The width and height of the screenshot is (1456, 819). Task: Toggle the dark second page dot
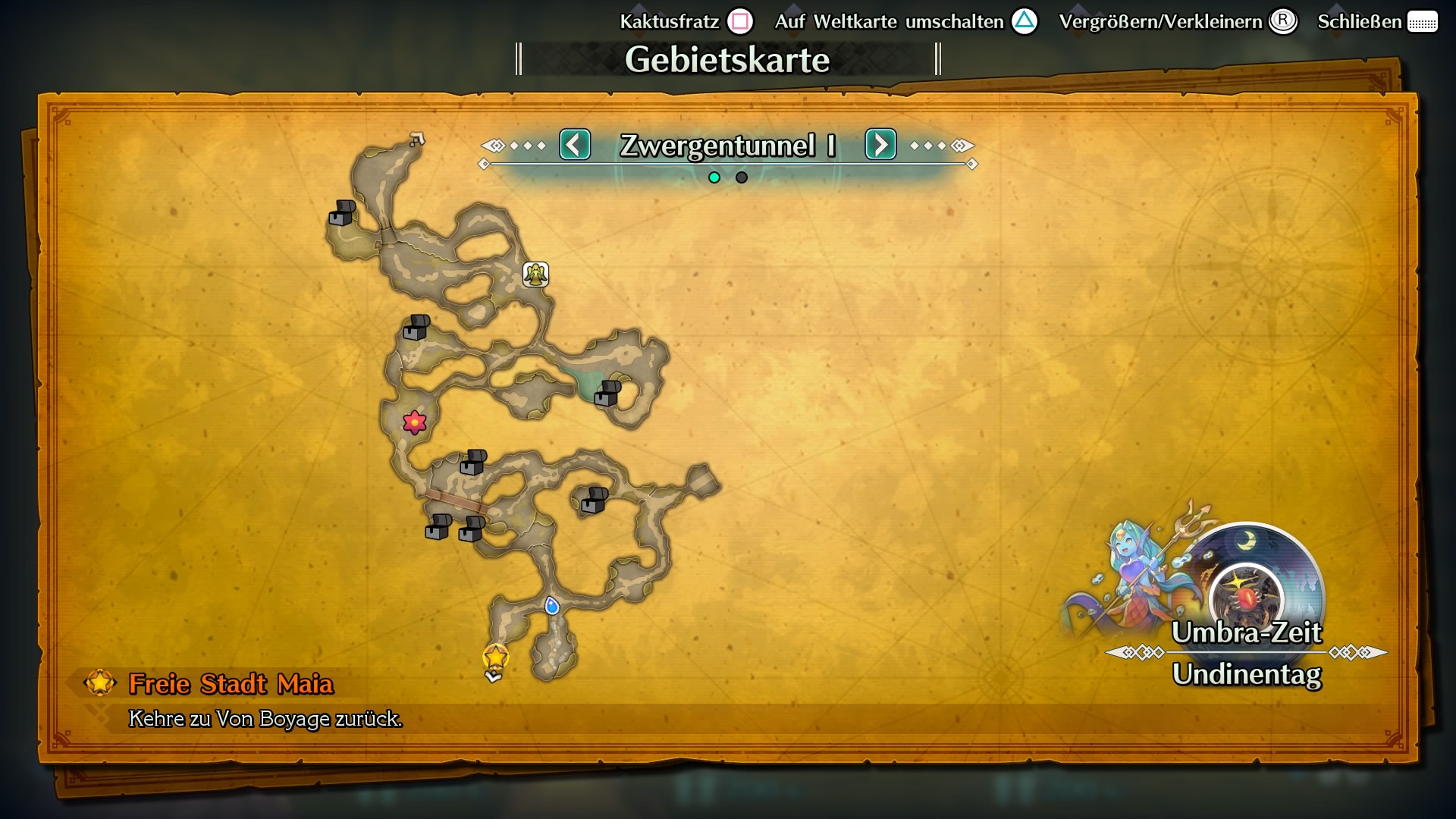(740, 177)
